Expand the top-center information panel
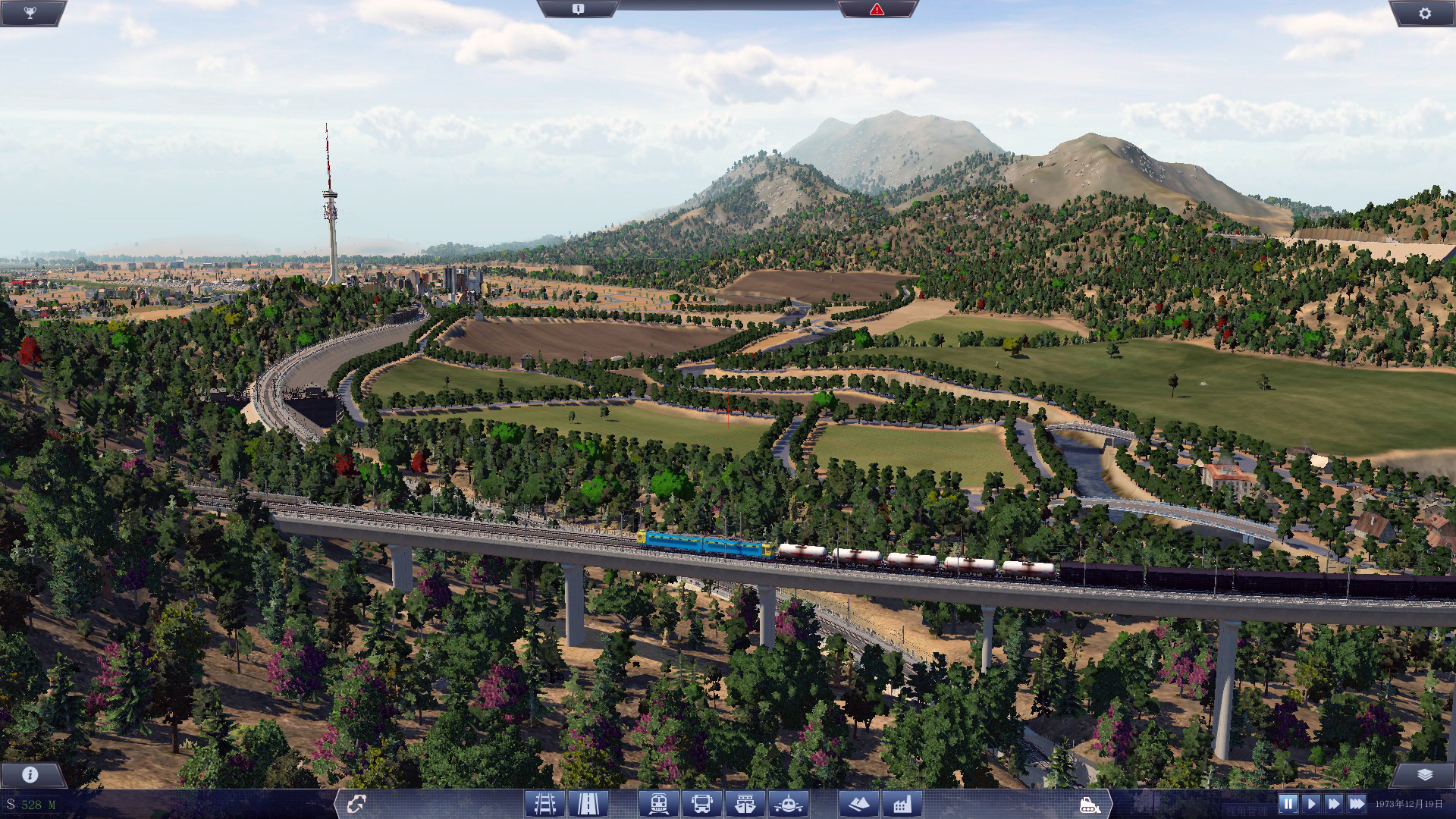Image resolution: width=1456 pixels, height=819 pixels. click(x=579, y=10)
